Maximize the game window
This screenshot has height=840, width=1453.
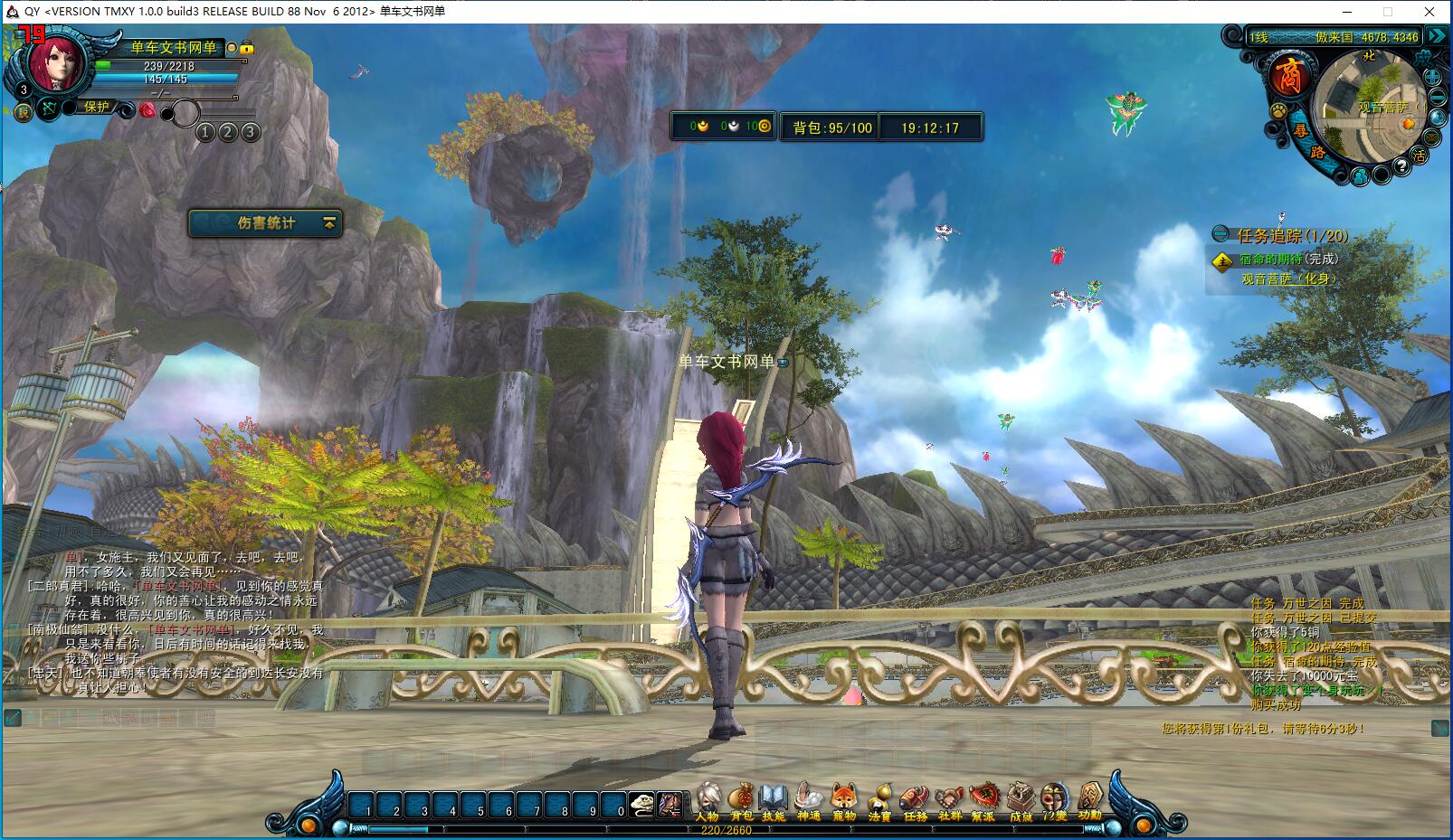pos(1387,12)
